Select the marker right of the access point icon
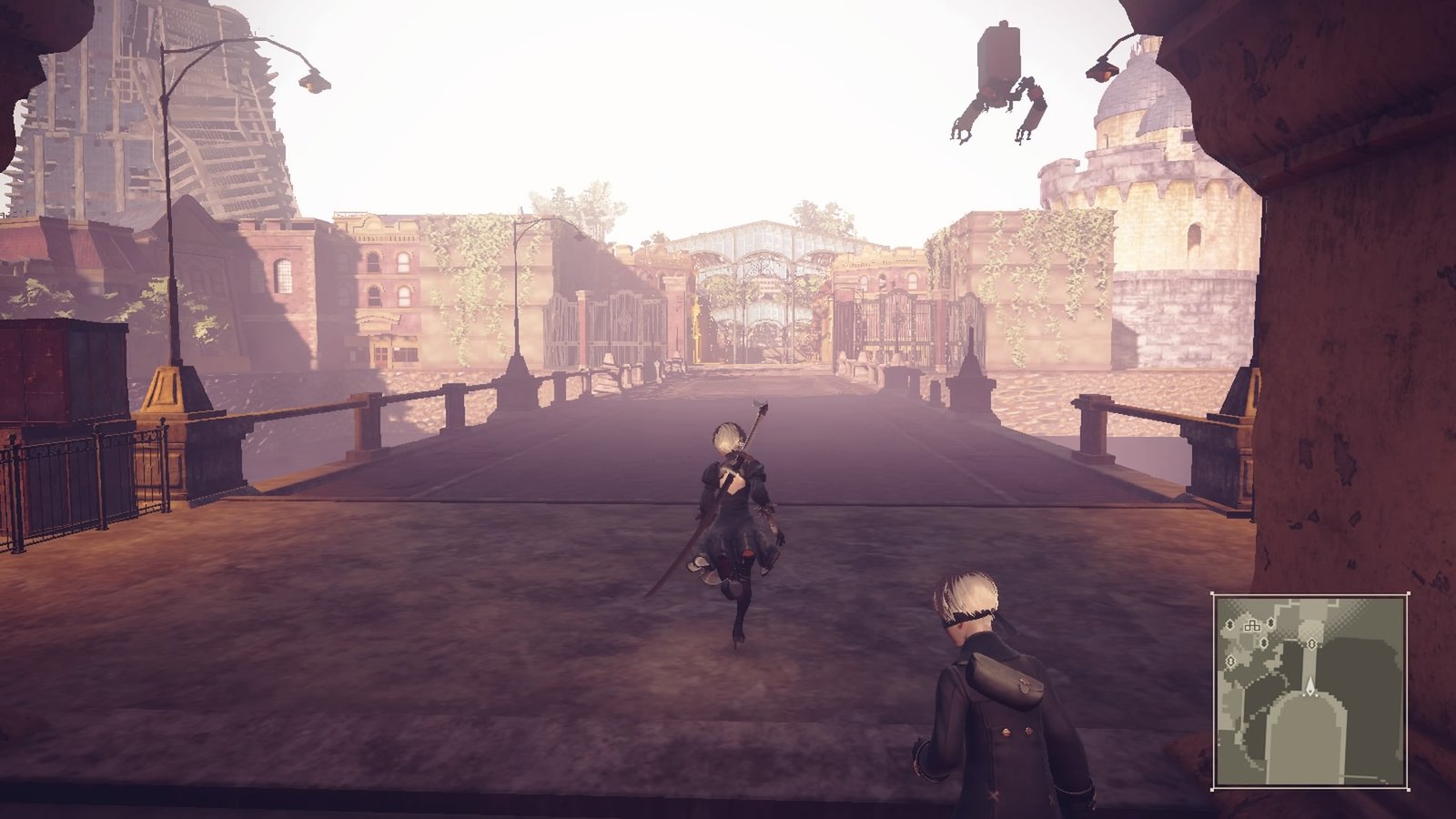 tap(1270, 622)
